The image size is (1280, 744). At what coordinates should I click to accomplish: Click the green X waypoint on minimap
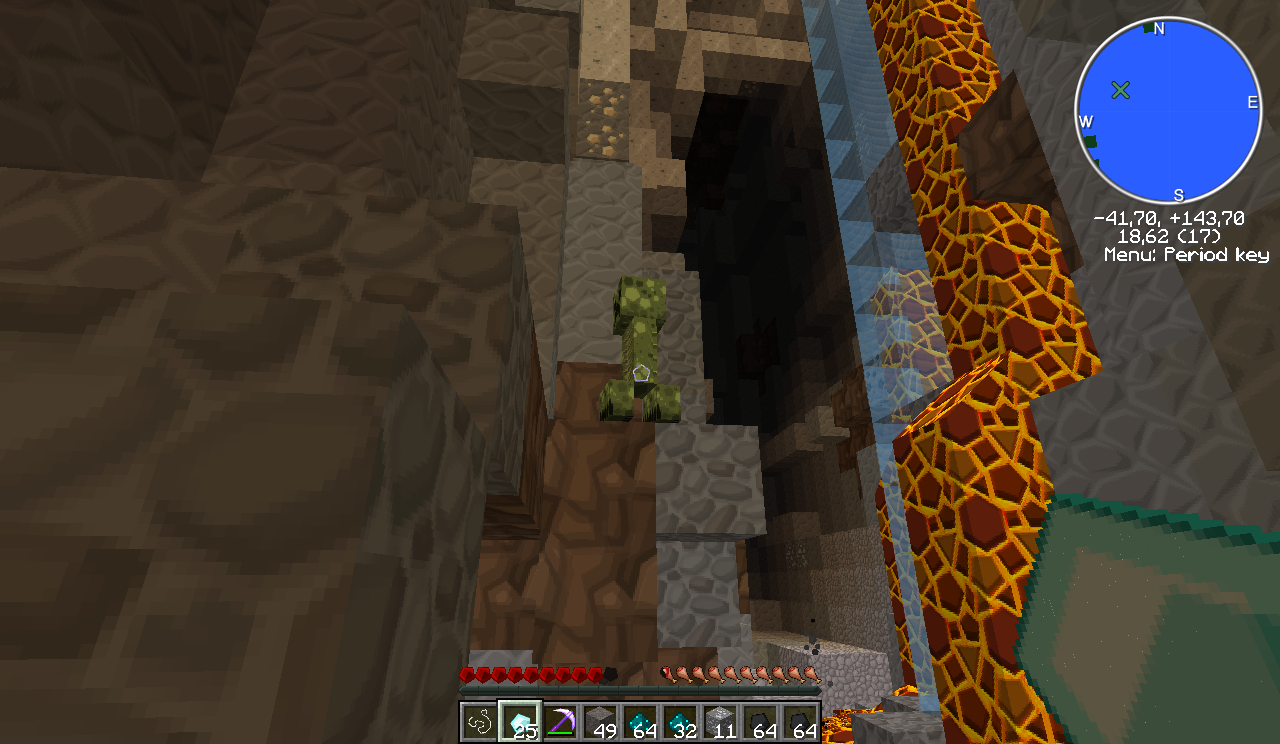1120,91
